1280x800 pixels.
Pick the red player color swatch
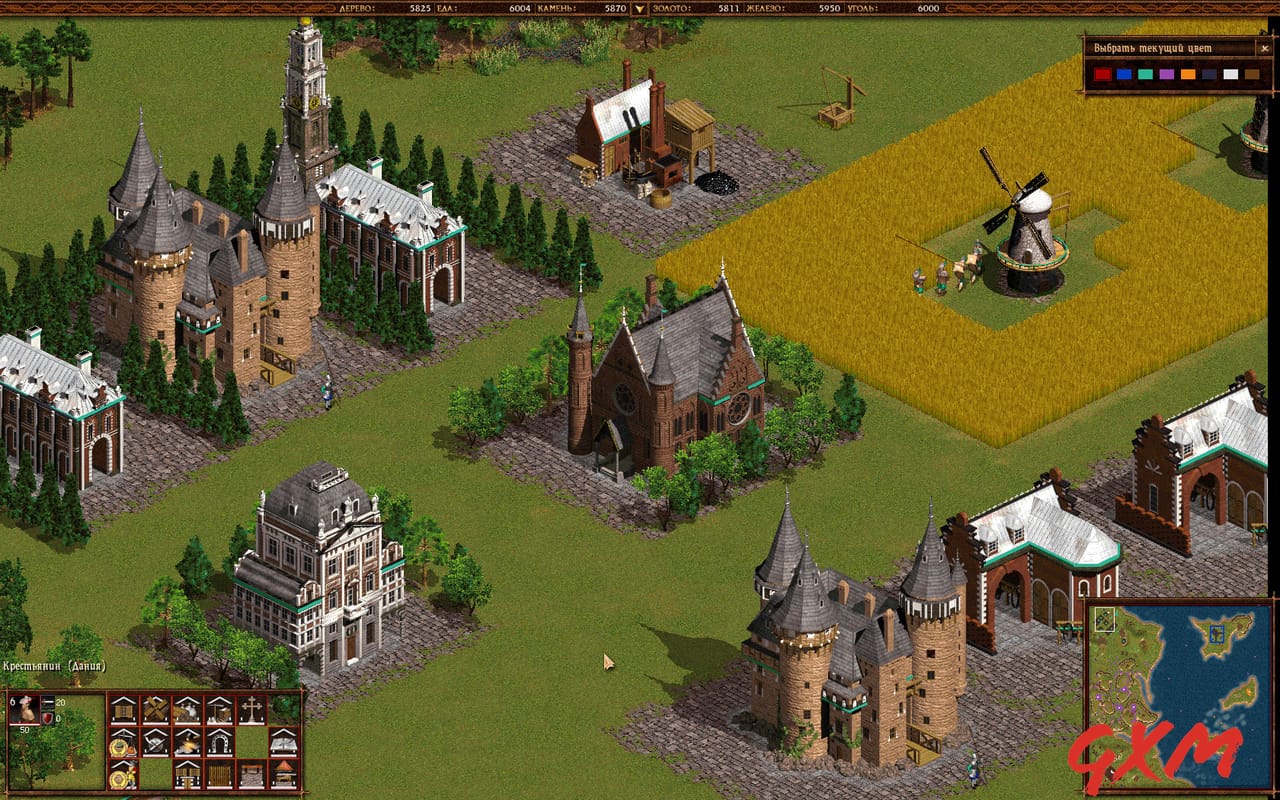(x=1102, y=74)
